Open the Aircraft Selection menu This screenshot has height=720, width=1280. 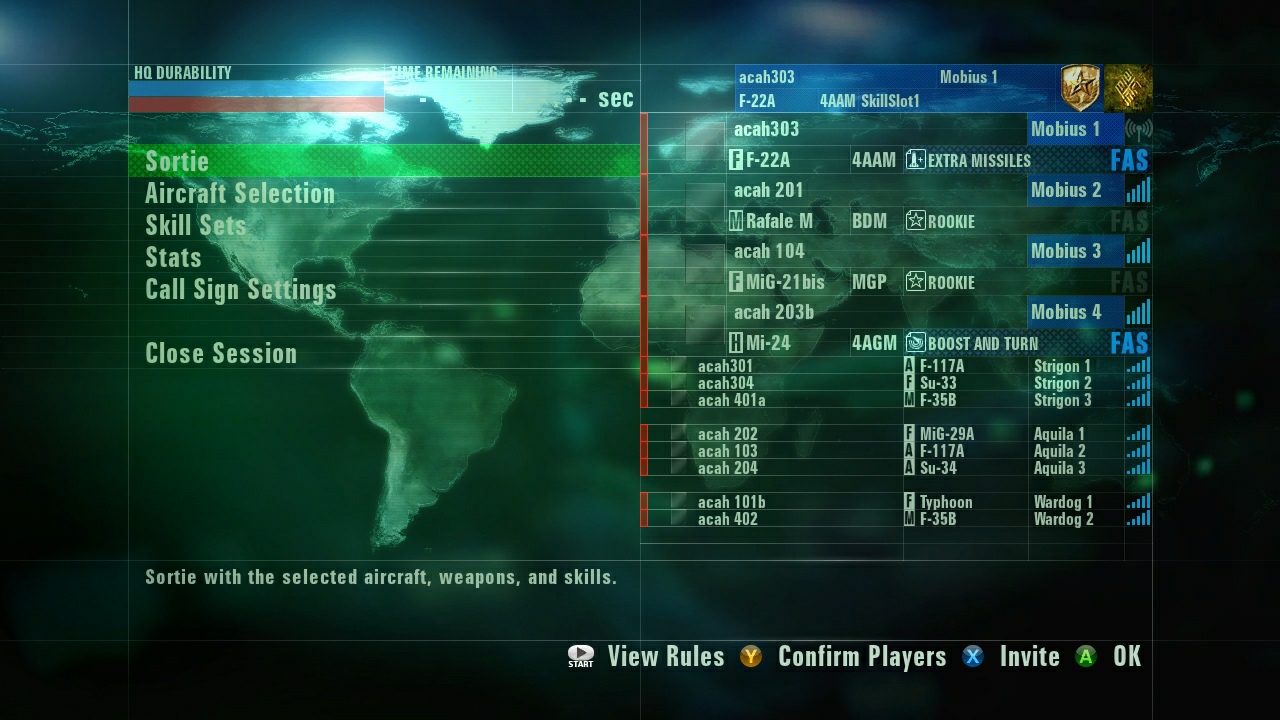click(x=239, y=194)
